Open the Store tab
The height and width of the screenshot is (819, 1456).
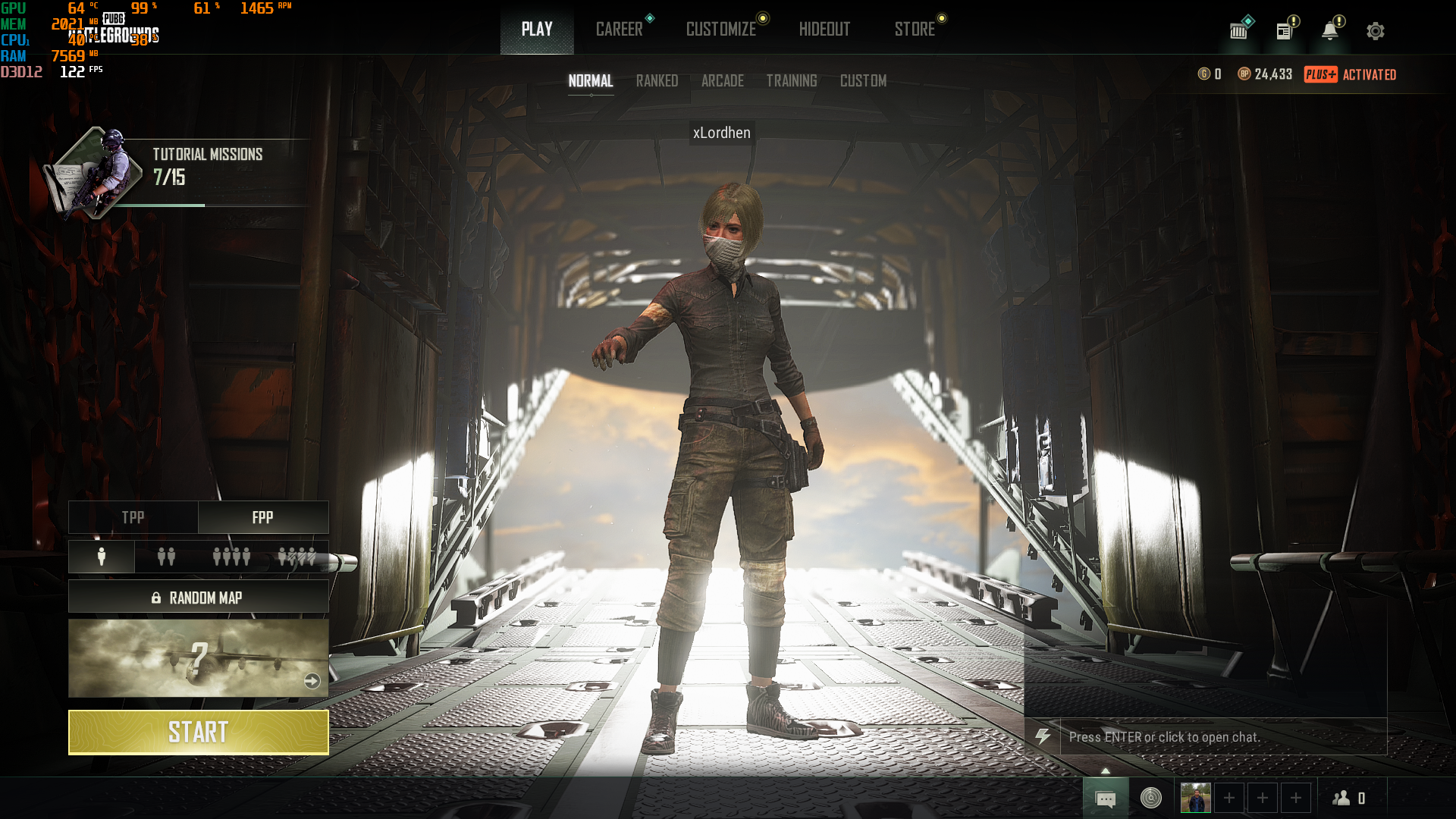coord(914,29)
